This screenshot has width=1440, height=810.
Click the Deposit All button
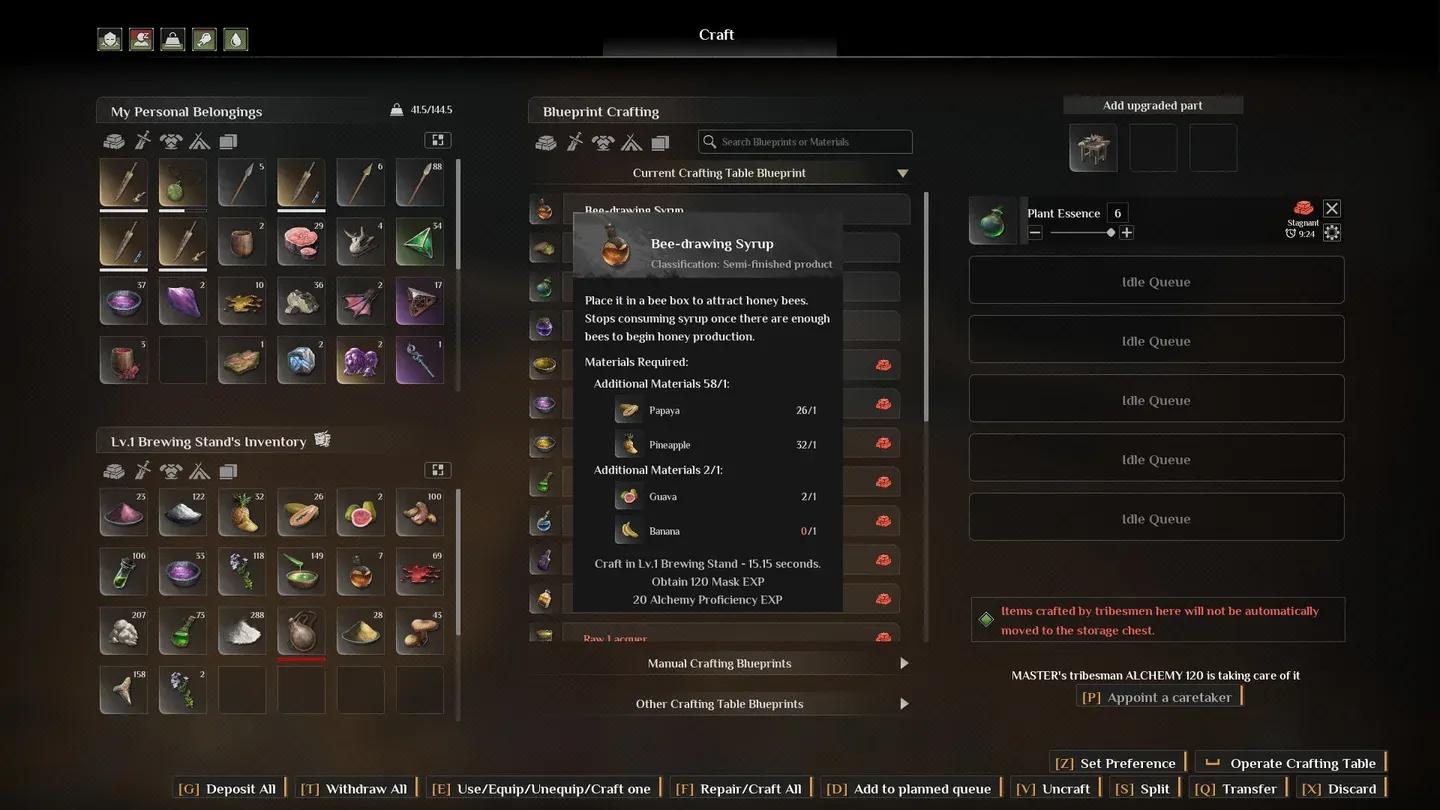click(227, 788)
